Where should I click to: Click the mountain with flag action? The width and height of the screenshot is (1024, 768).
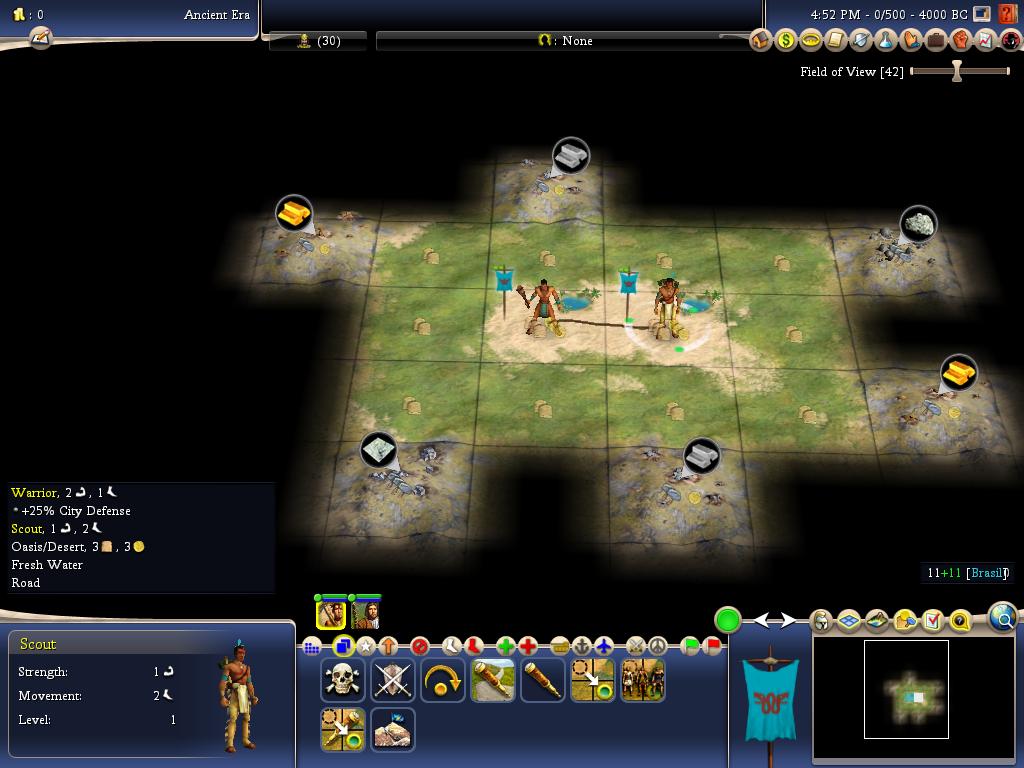coord(392,730)
